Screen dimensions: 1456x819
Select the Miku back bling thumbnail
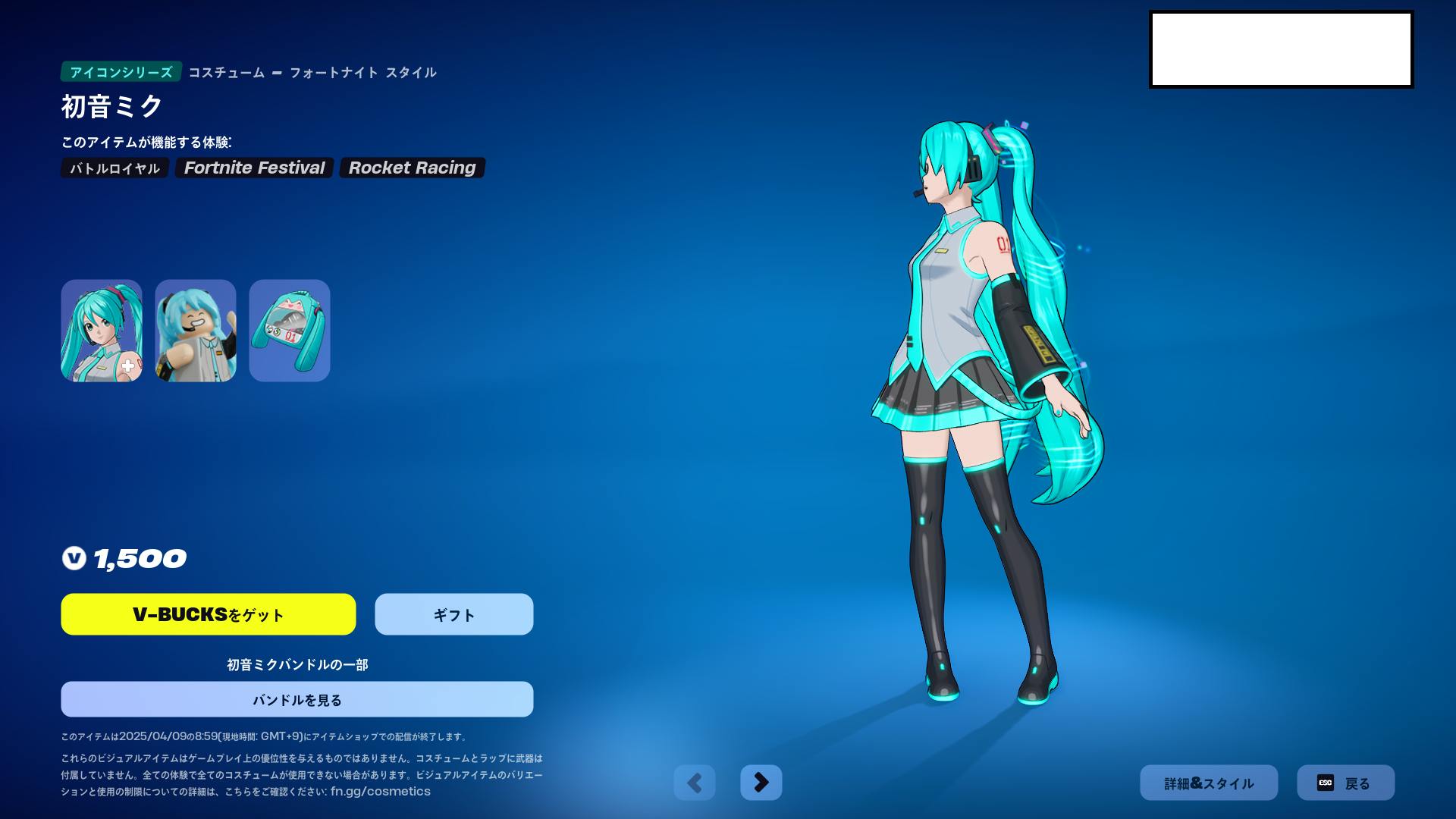tap(289, 330)
